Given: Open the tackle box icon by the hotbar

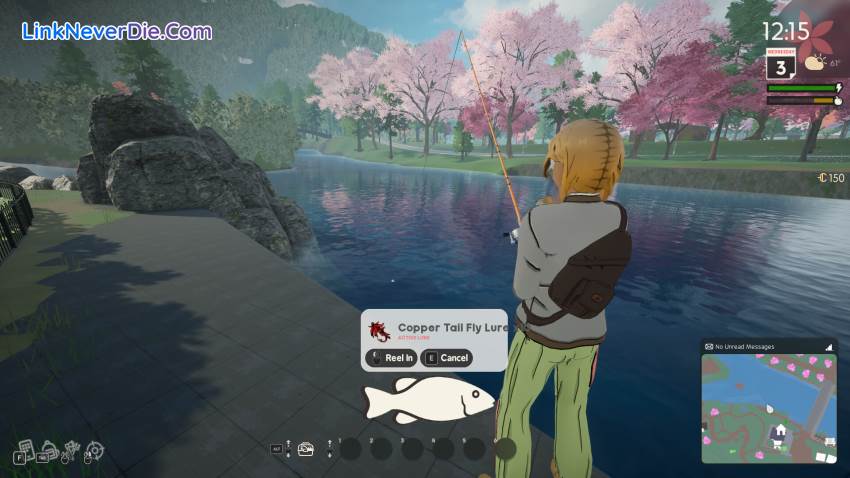Looking at the screenshot, I should (305, 449).
